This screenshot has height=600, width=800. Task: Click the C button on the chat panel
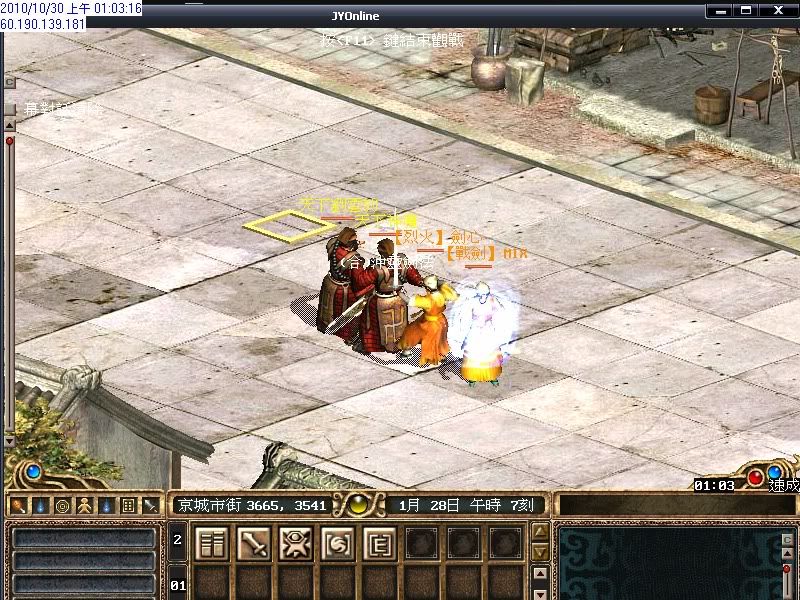pos(788,541)
